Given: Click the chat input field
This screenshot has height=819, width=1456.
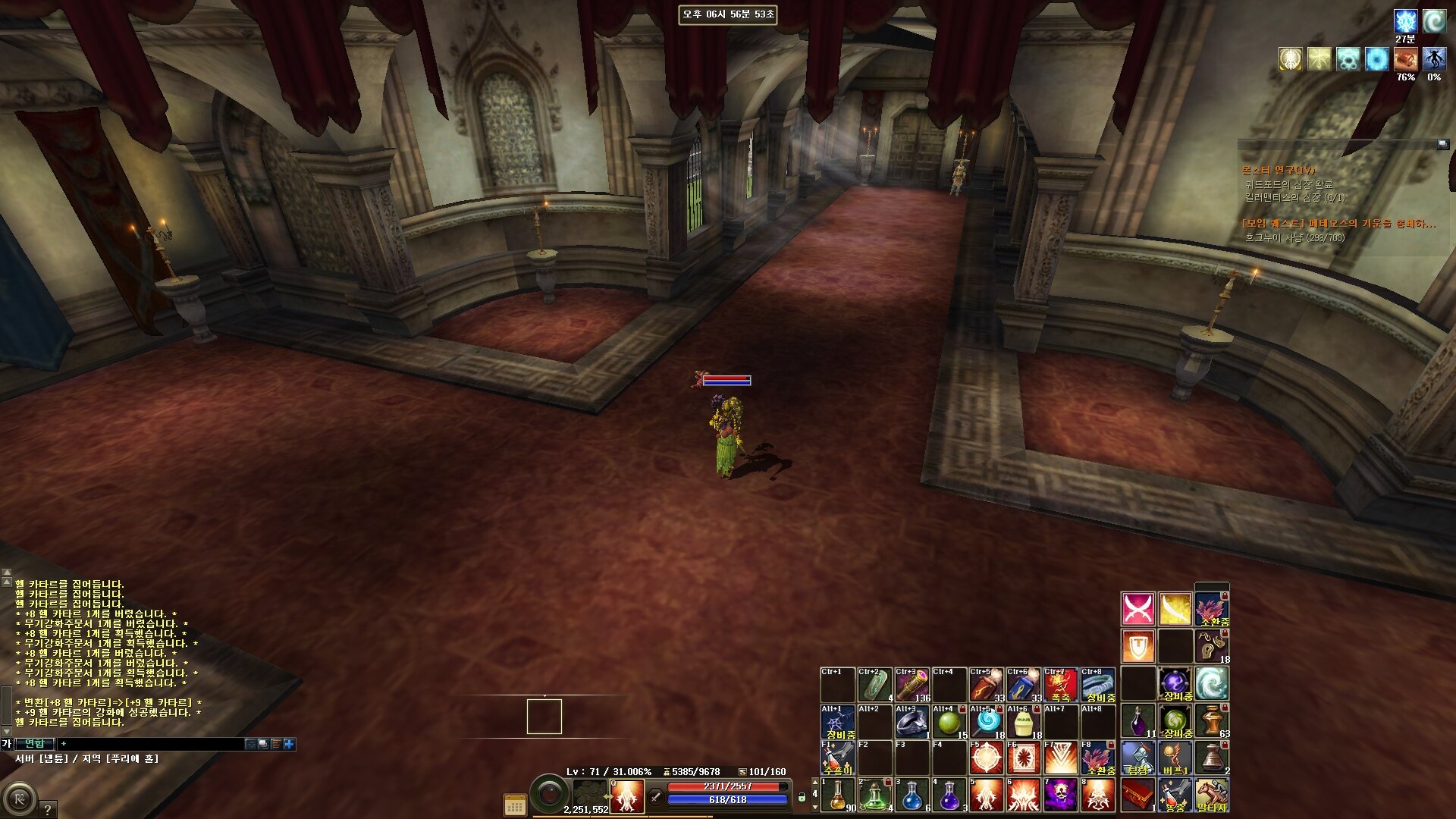Looking at the screenshot, I should (x=152, y=744).
